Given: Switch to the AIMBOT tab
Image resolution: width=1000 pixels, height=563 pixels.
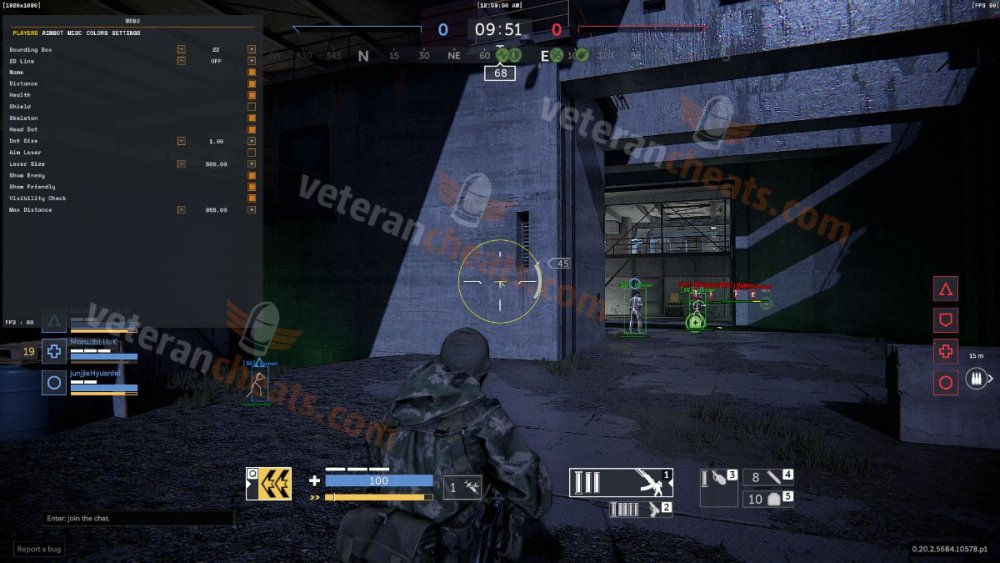Looking at the screenshot, I should tap(54, 33).
